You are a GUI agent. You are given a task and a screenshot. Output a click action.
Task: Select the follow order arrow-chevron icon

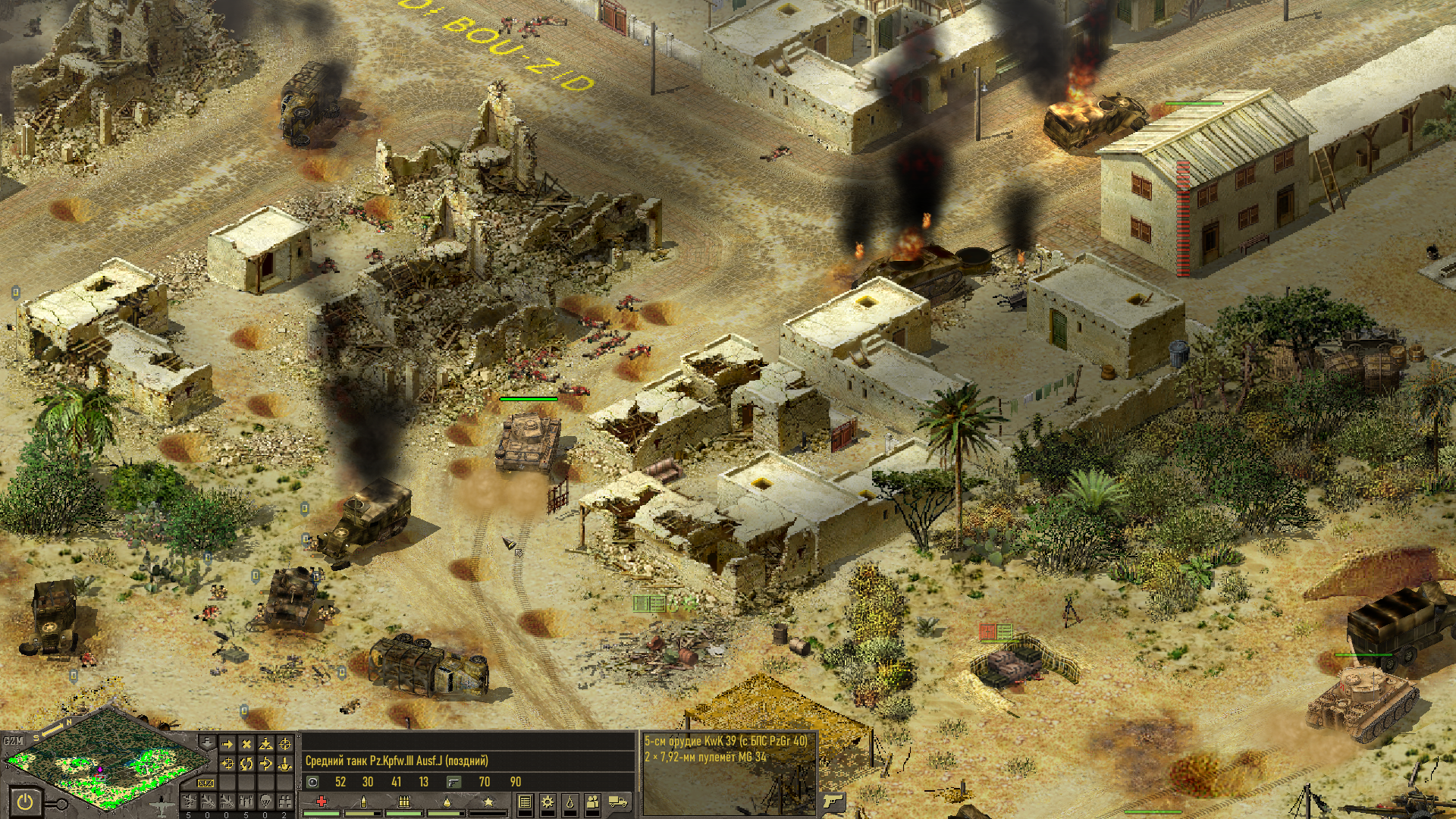[x=265, y=764]
